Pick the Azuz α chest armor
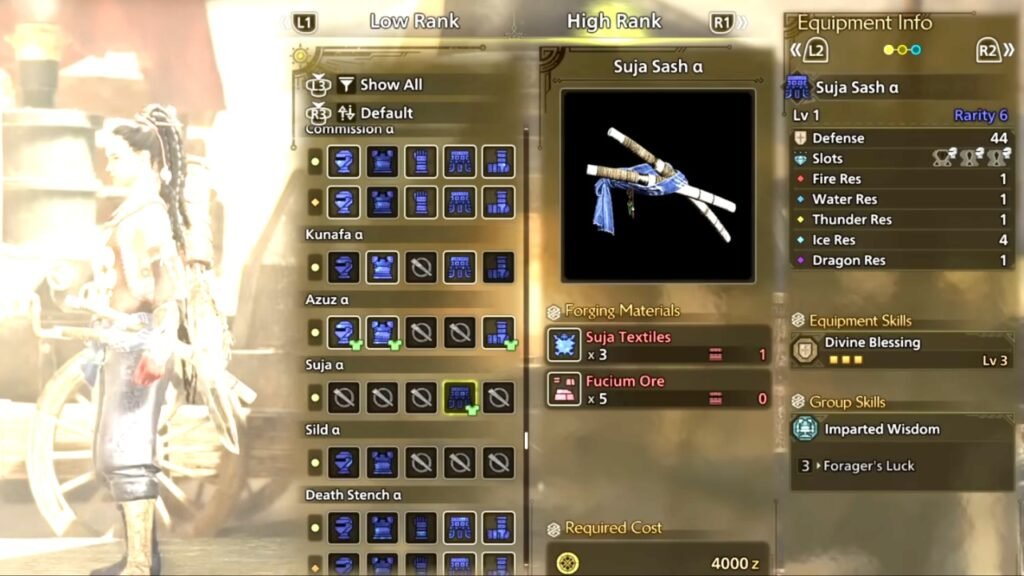 [383, 332]
